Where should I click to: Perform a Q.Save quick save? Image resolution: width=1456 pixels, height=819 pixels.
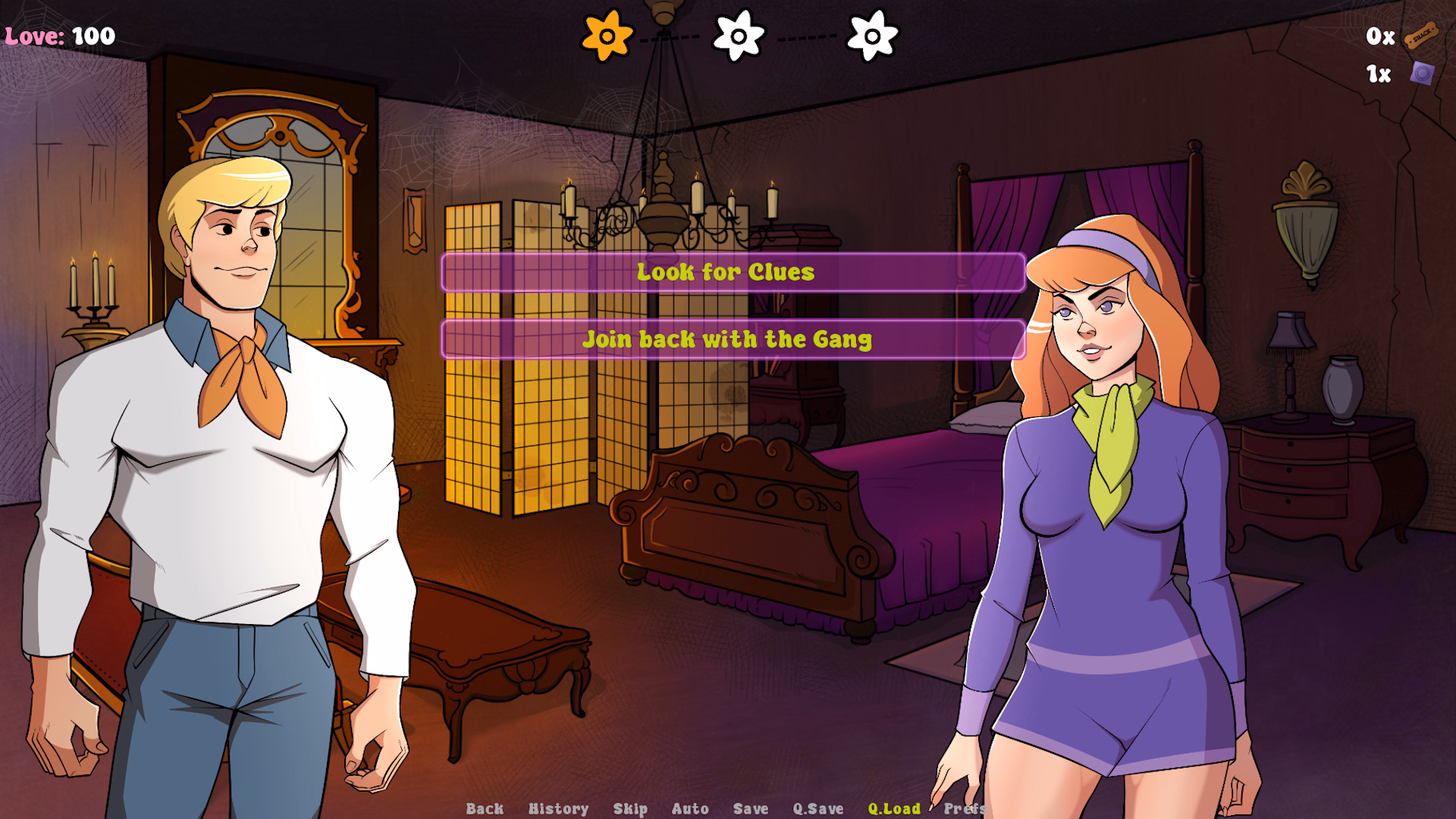(817, 808)
